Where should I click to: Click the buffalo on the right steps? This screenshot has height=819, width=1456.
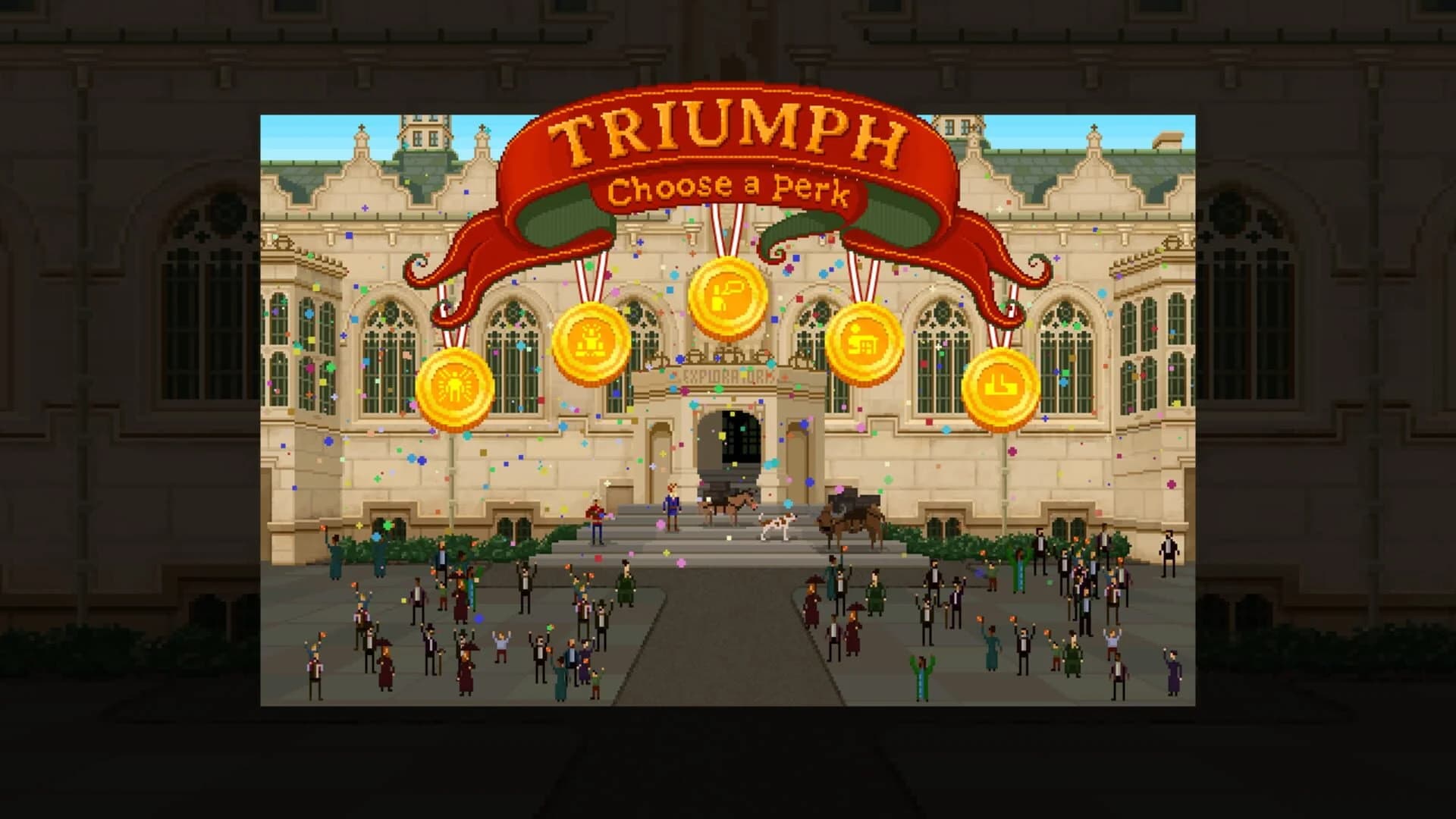pyautogui.click(x=849, y=517)
